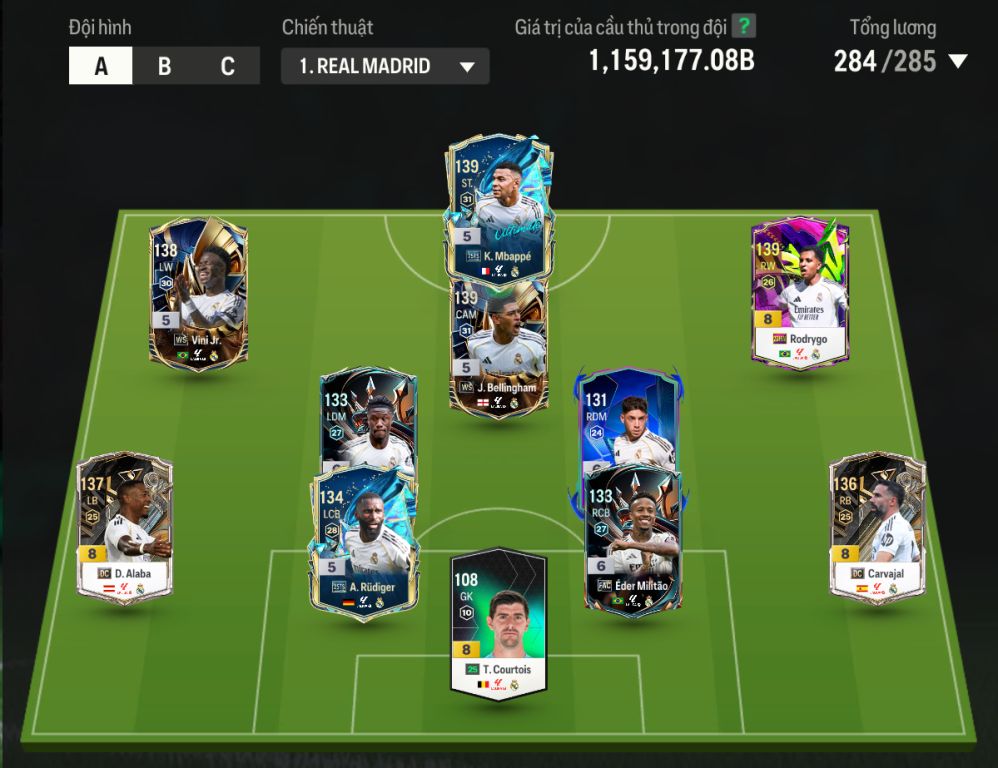Image resolution: width=998 pixels, height=768 pixels.
Task: Select the 131 RDM midfielder card
Action: pos(630,415)
